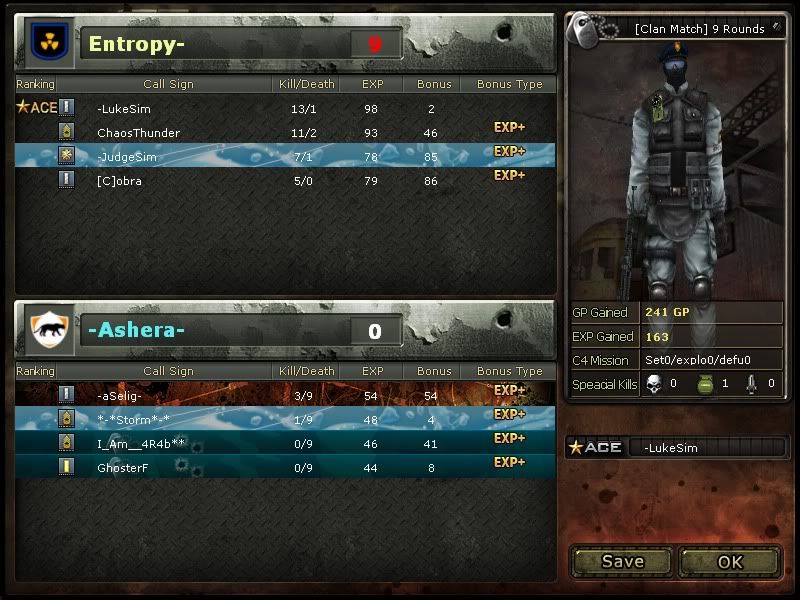This screenshot has width=800, height=600.
Task: Choose ChaosThunder in the player list
Action: click(285, 132)
